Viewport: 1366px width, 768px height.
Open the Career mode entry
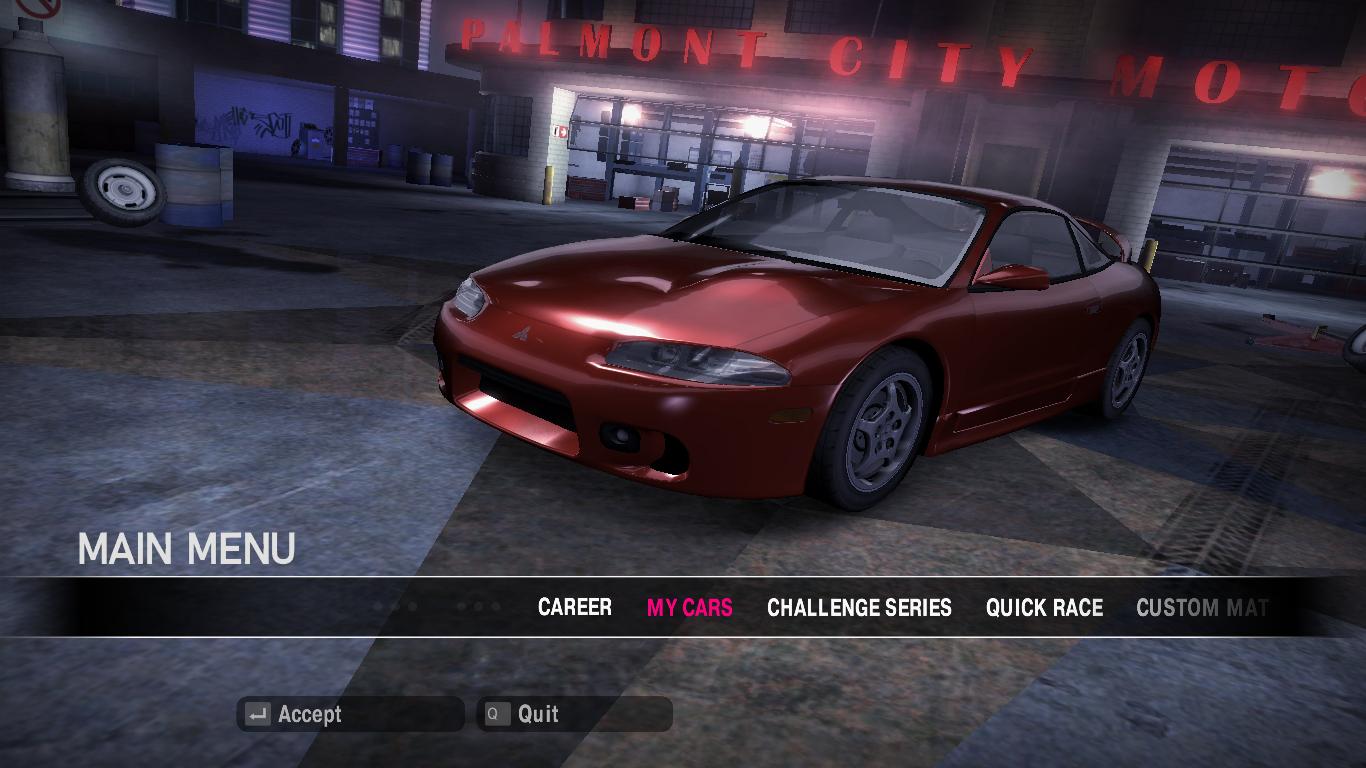574,607
